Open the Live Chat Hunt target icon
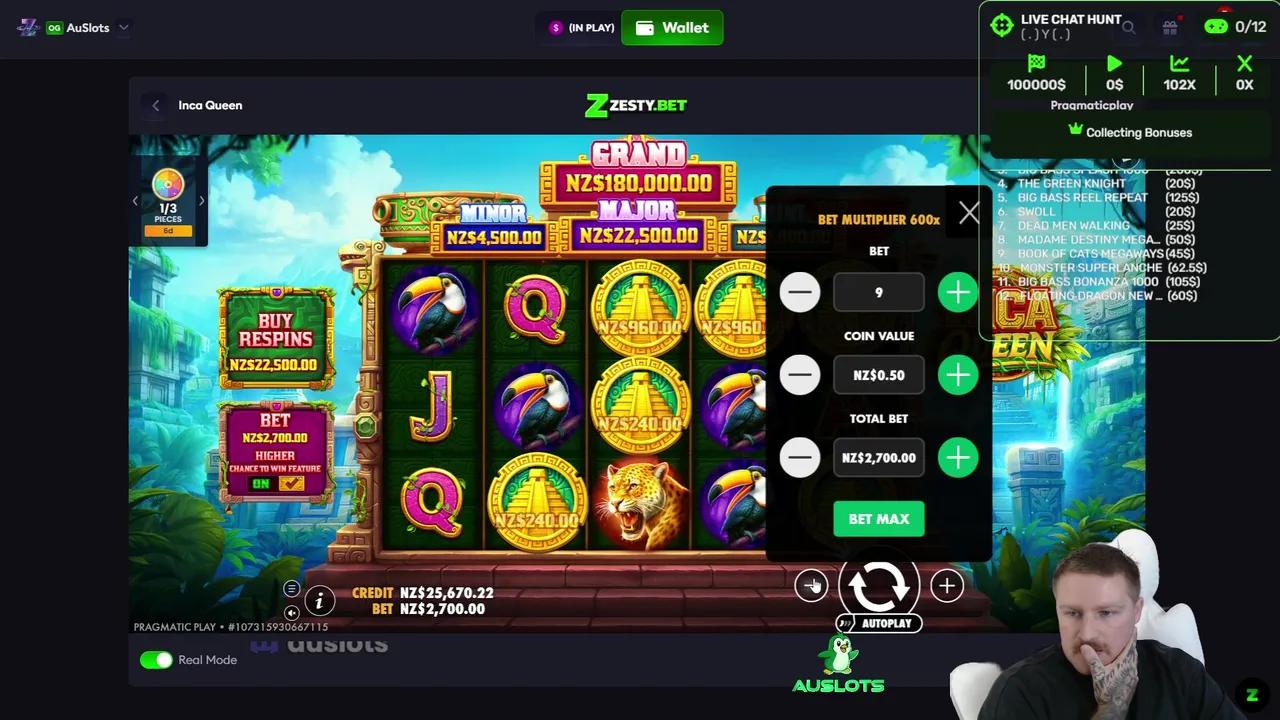 click(1002, 25)
